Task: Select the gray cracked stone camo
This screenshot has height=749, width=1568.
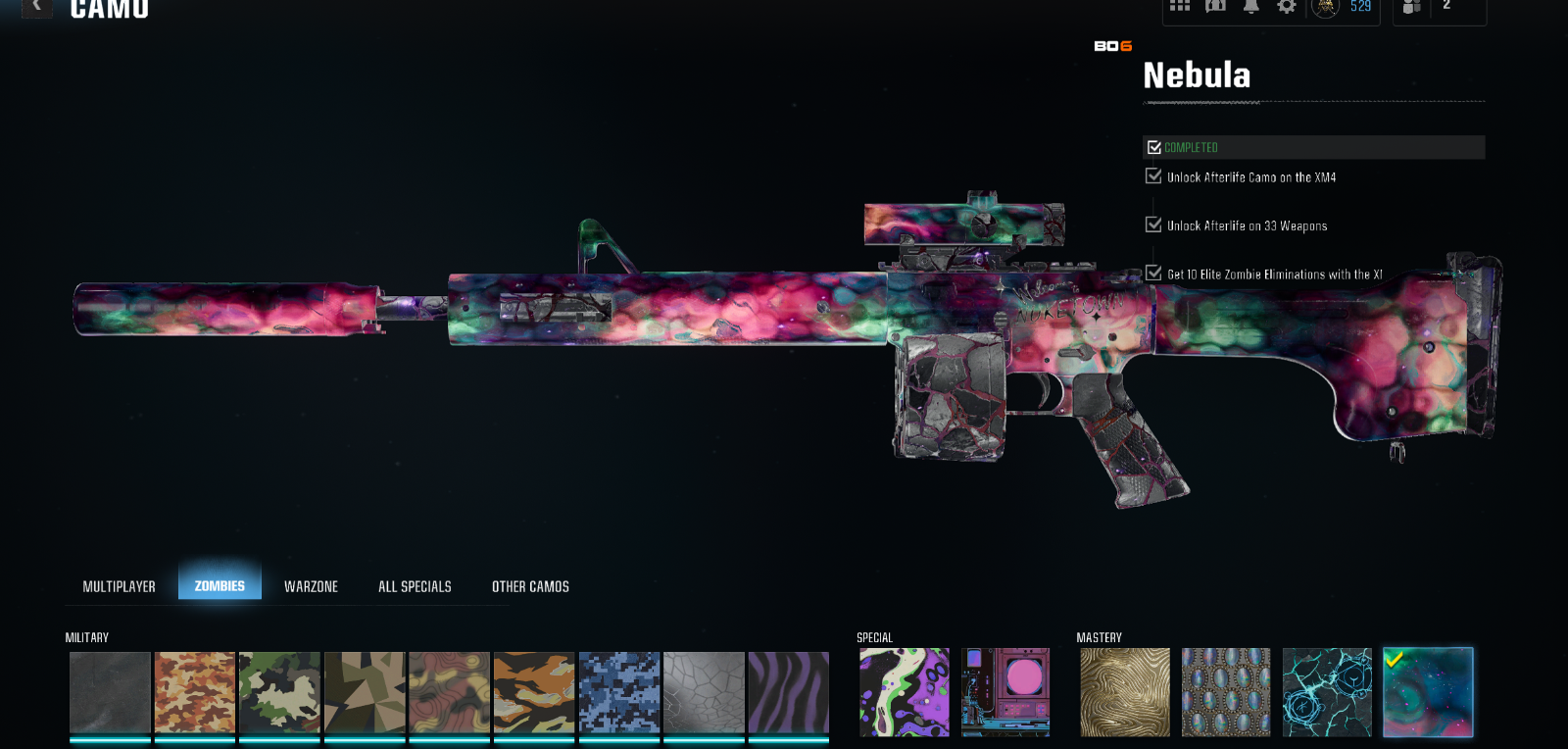Action: pyautogui.click(x=704, y=693)
